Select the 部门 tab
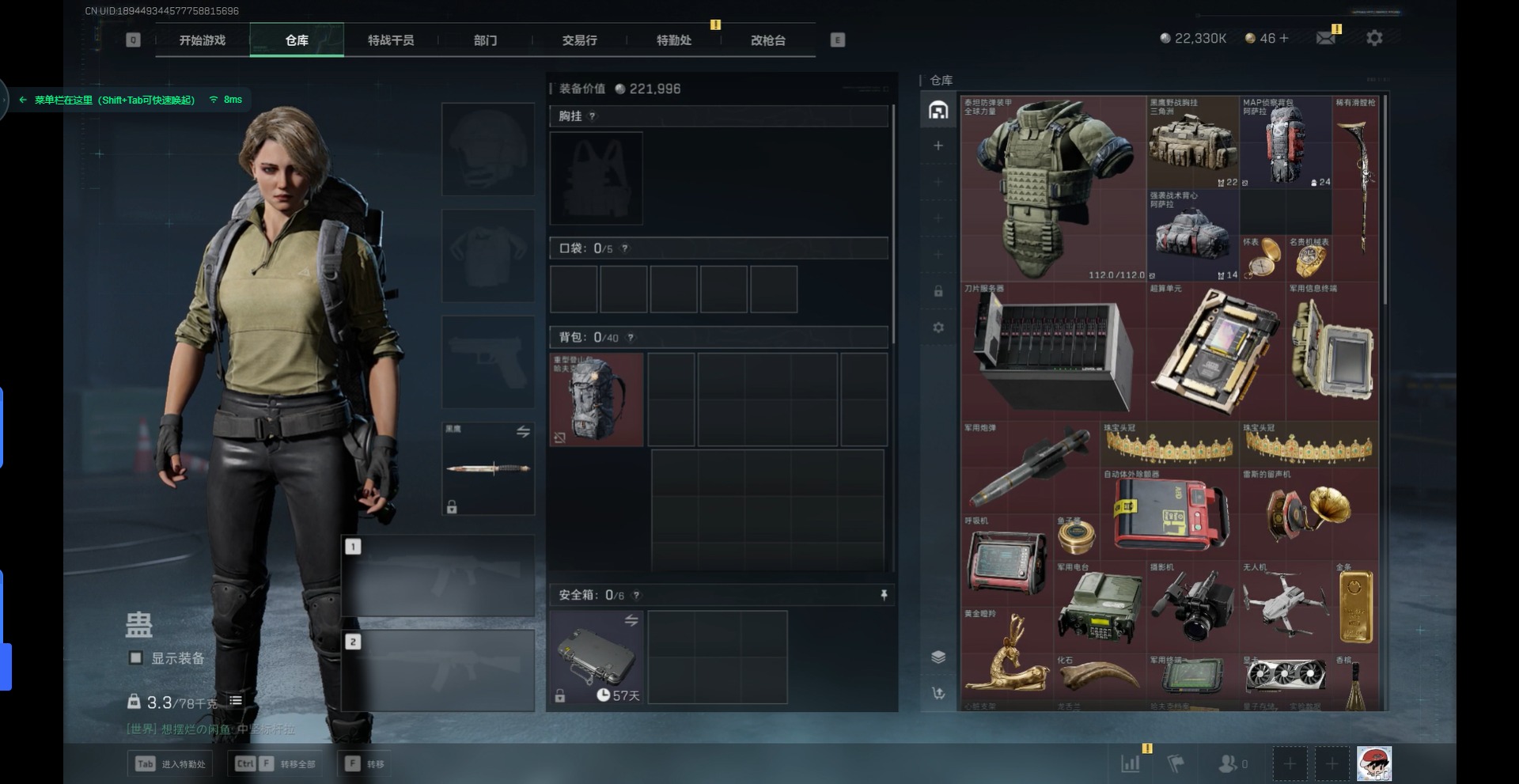 point(485,40)
